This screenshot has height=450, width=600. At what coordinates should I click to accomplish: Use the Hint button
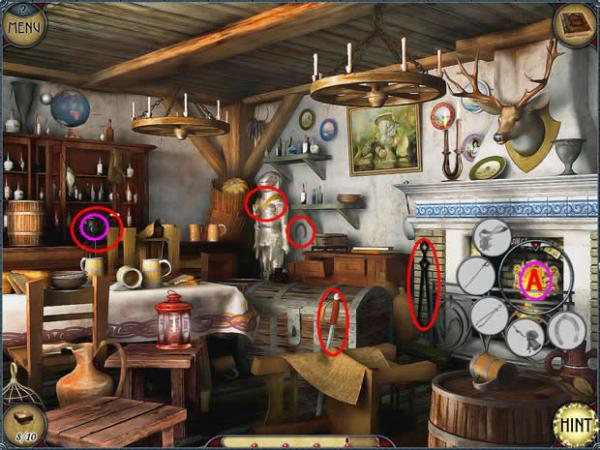575,423
